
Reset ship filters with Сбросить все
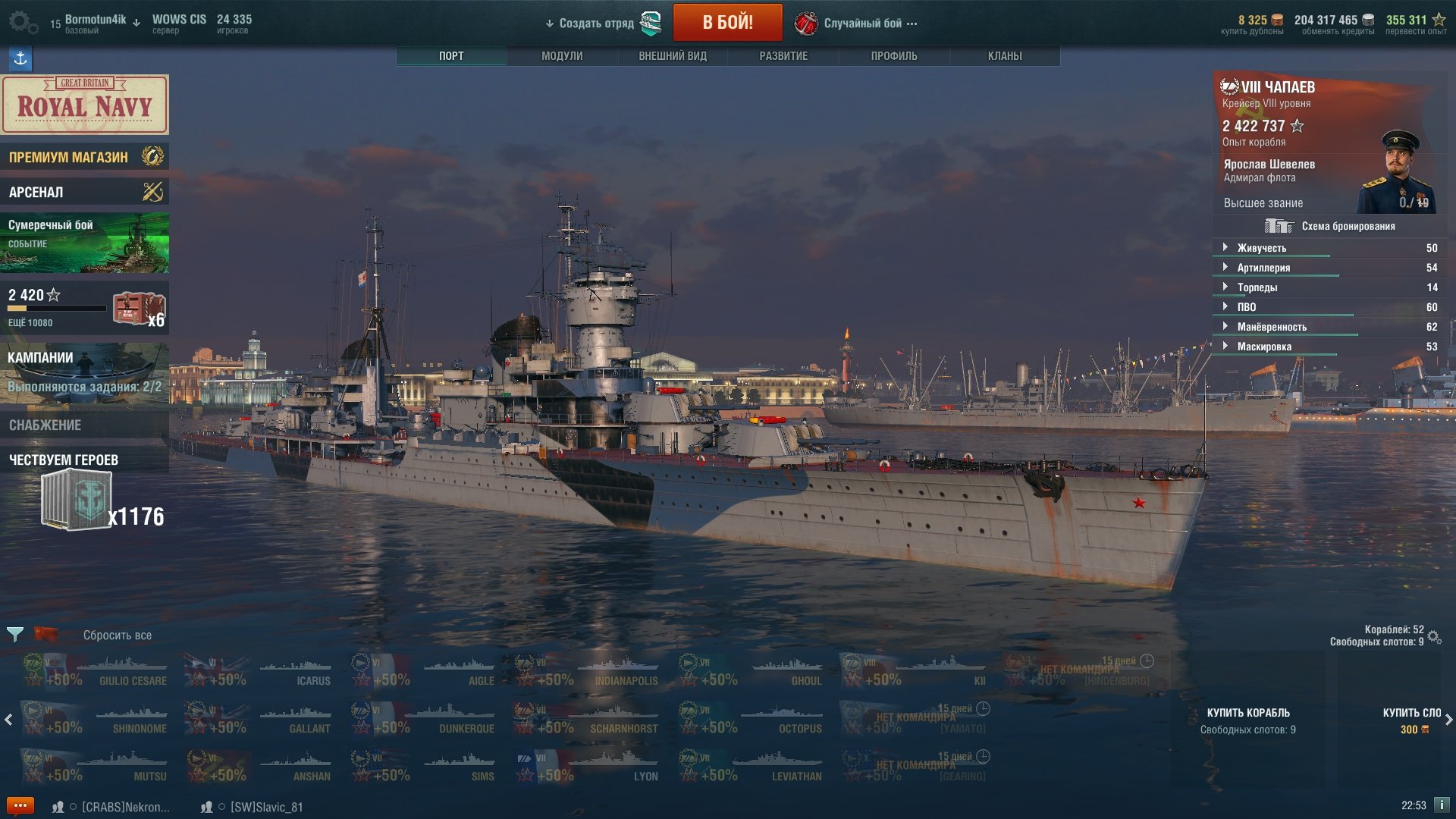coord(117,635)
